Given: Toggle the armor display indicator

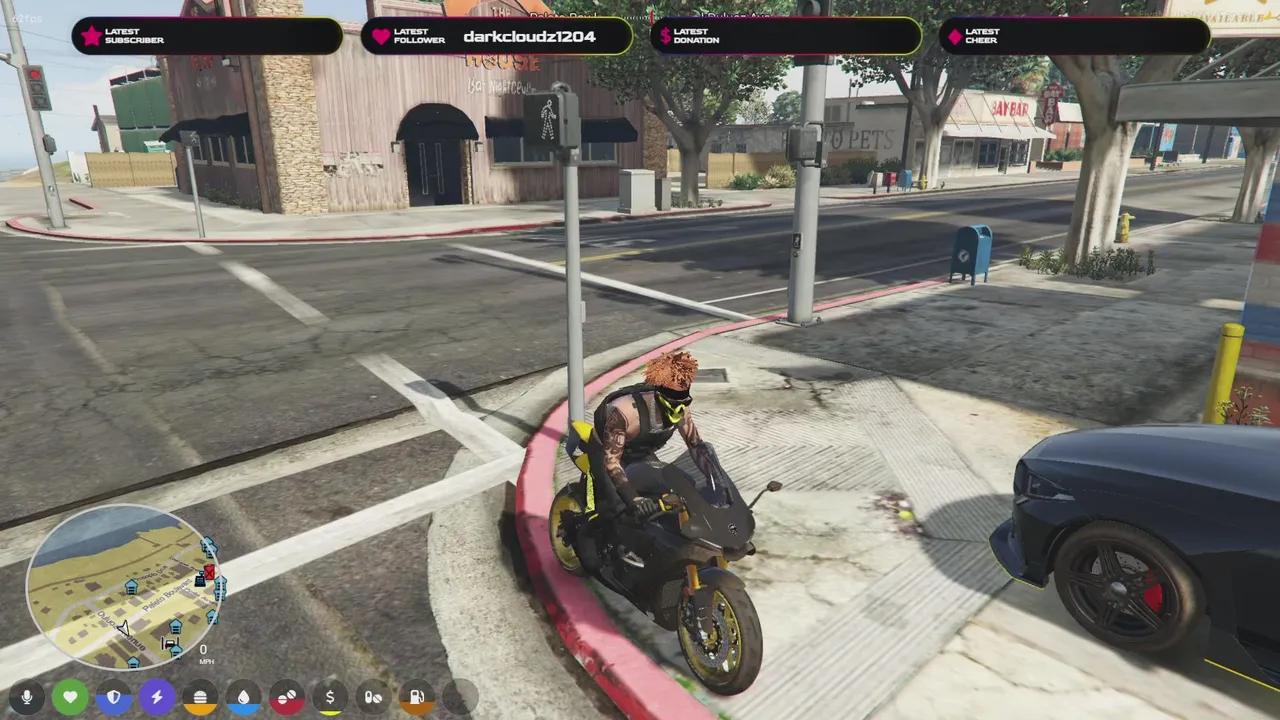Looking at the screenshot, I should click(x=113, y=697).
